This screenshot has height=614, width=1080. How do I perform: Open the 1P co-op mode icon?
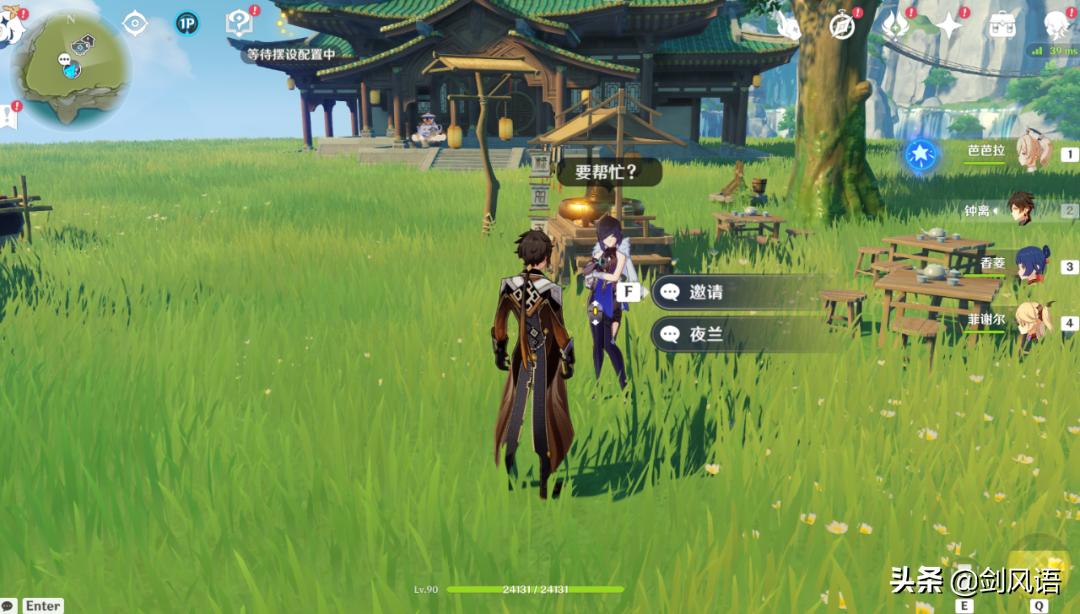pos(186,23)
